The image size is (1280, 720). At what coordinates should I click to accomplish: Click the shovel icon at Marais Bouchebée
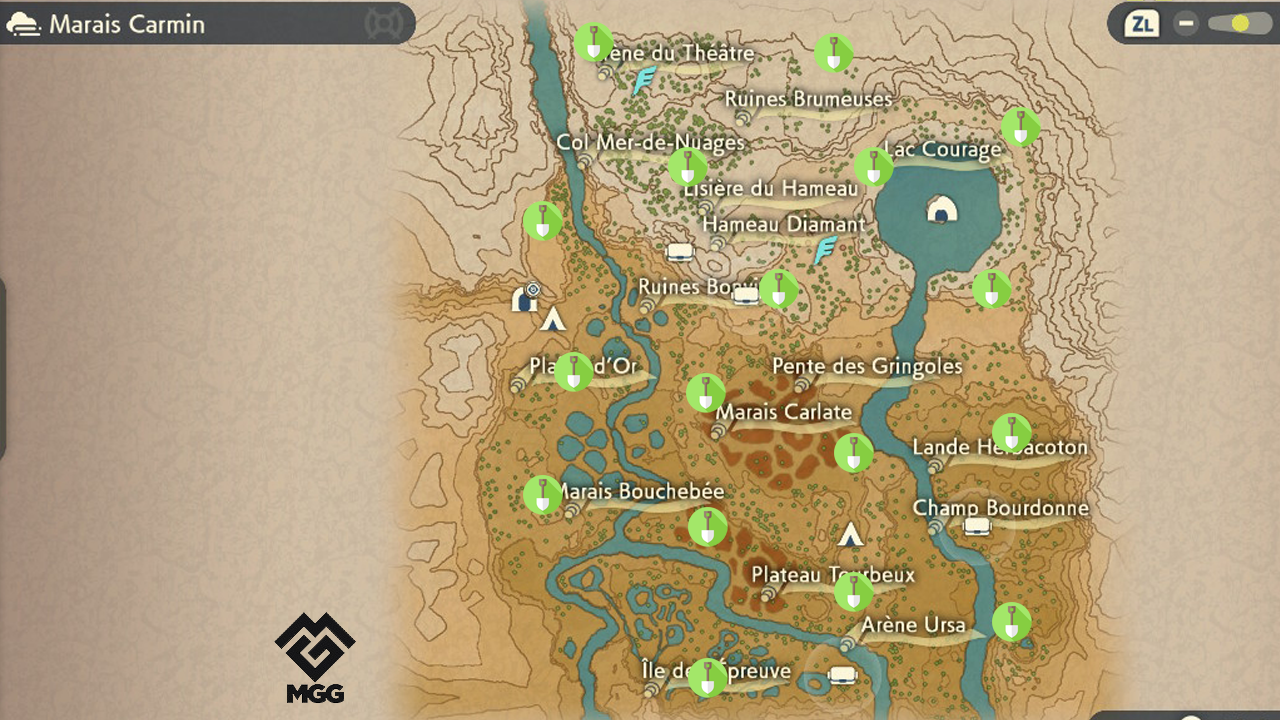click(x=541, y=493)
